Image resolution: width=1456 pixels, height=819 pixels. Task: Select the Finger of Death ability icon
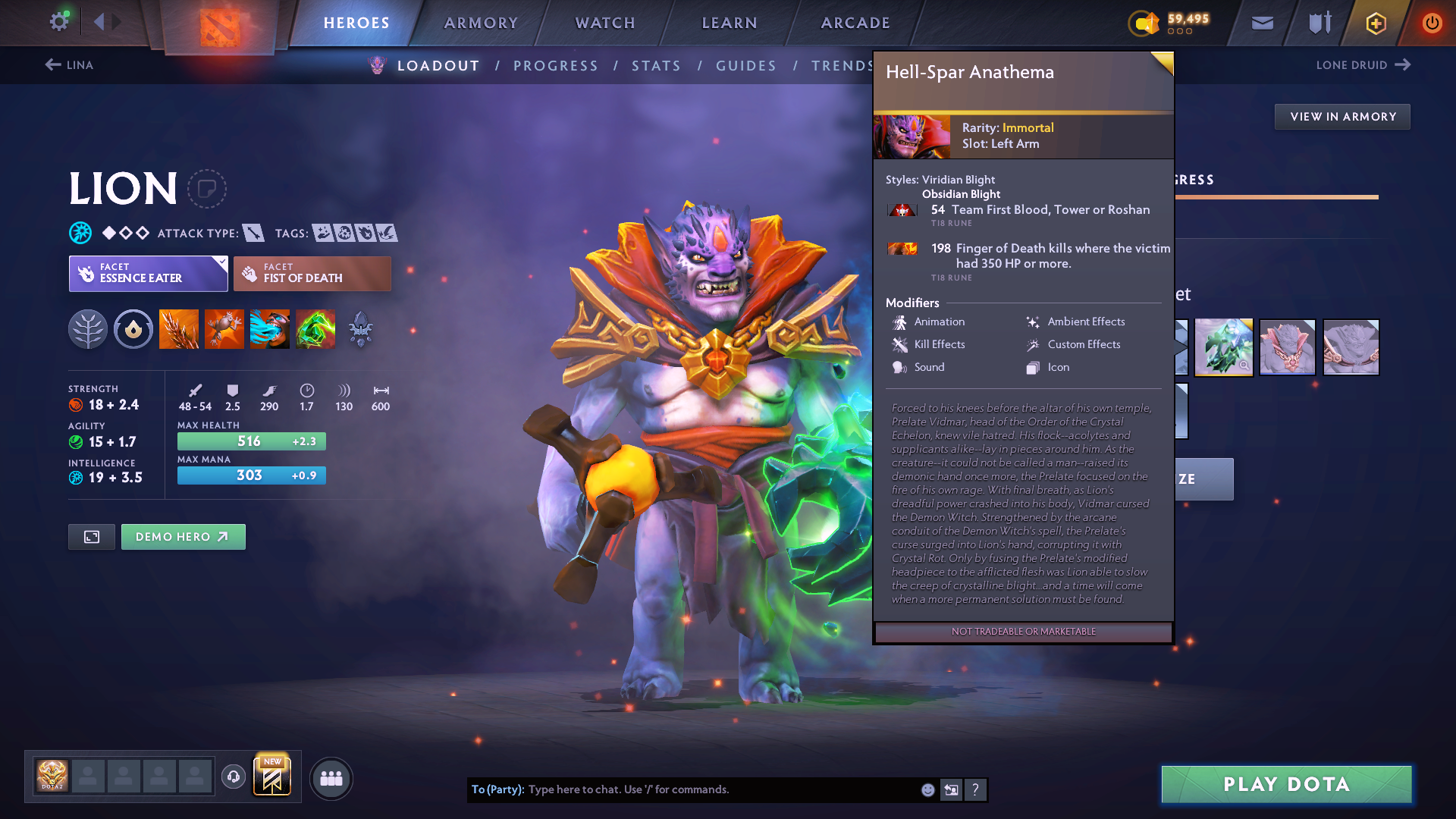click(315, 329)
